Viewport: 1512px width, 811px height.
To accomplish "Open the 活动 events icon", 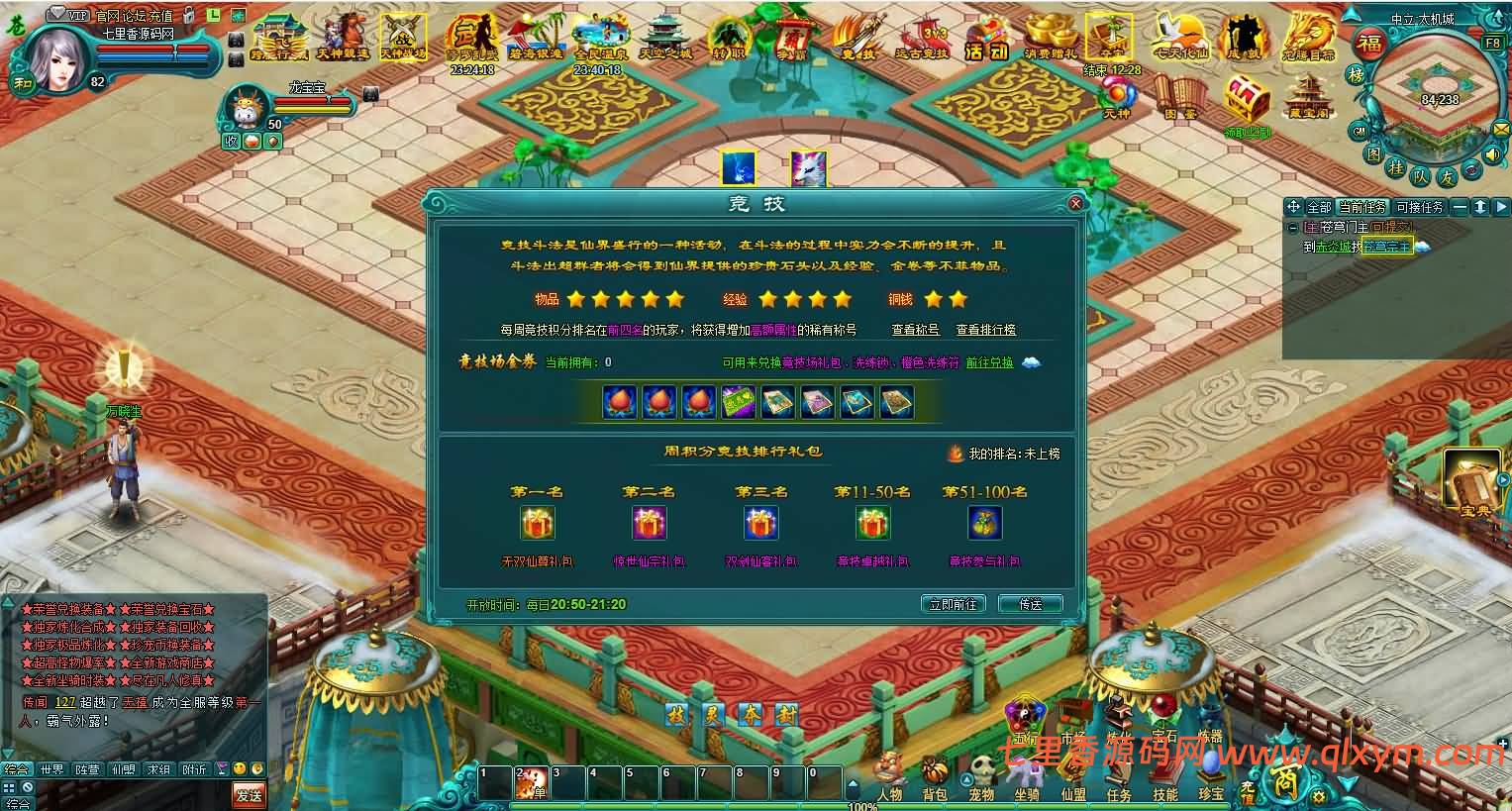I will click(x=985, y=40).
